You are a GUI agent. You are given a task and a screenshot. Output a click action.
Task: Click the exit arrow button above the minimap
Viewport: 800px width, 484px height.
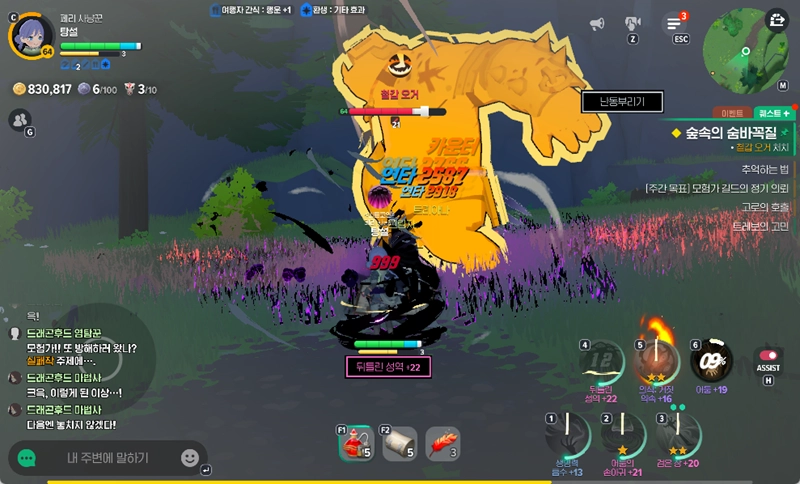click(x=777, y=18)
